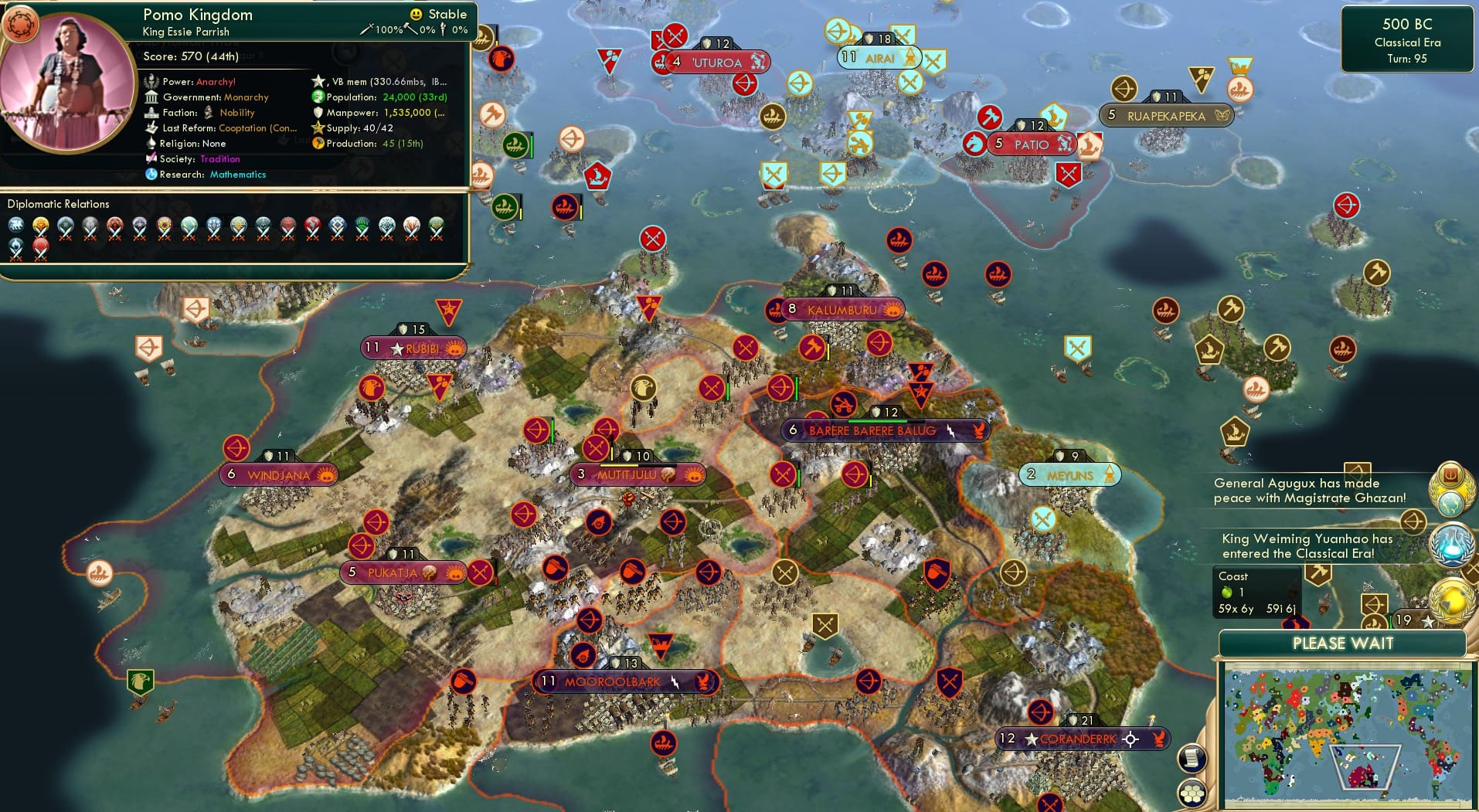Select the Tradition society policy icon
1479x812 pixels.
[151, 159]
